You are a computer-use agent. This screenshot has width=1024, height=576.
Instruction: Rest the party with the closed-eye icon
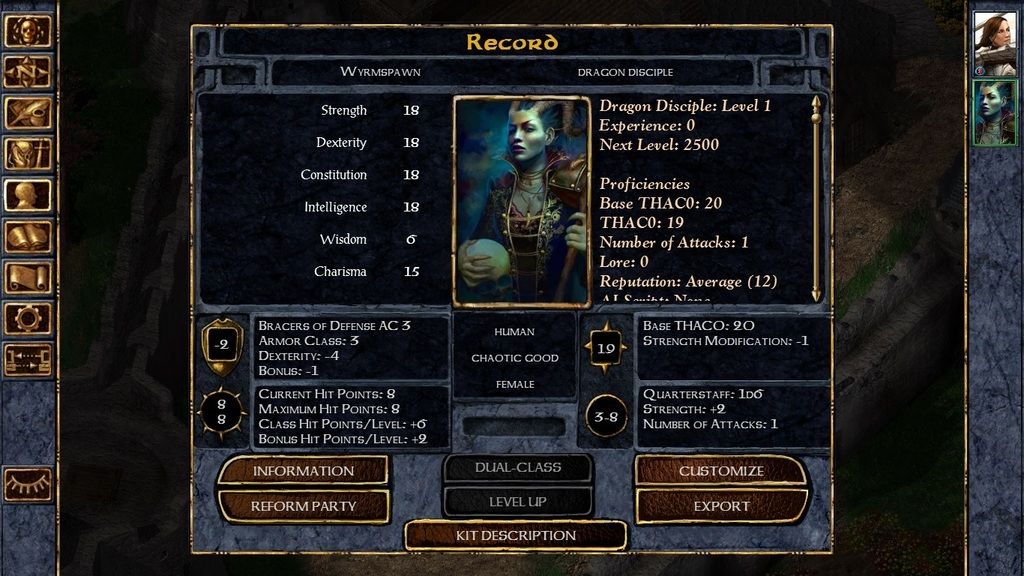(28, 484)
